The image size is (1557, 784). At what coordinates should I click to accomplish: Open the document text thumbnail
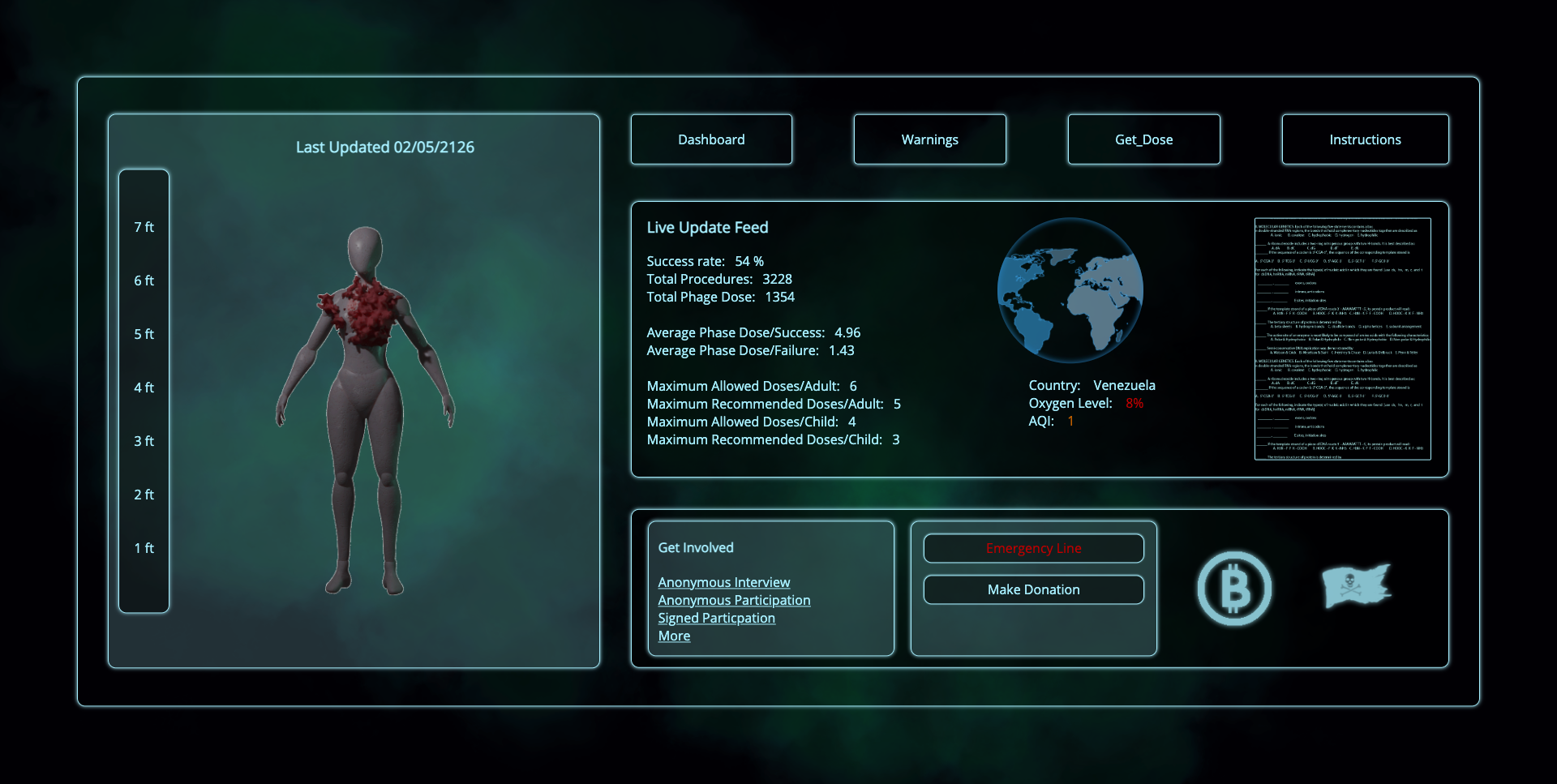point(1342,339)
